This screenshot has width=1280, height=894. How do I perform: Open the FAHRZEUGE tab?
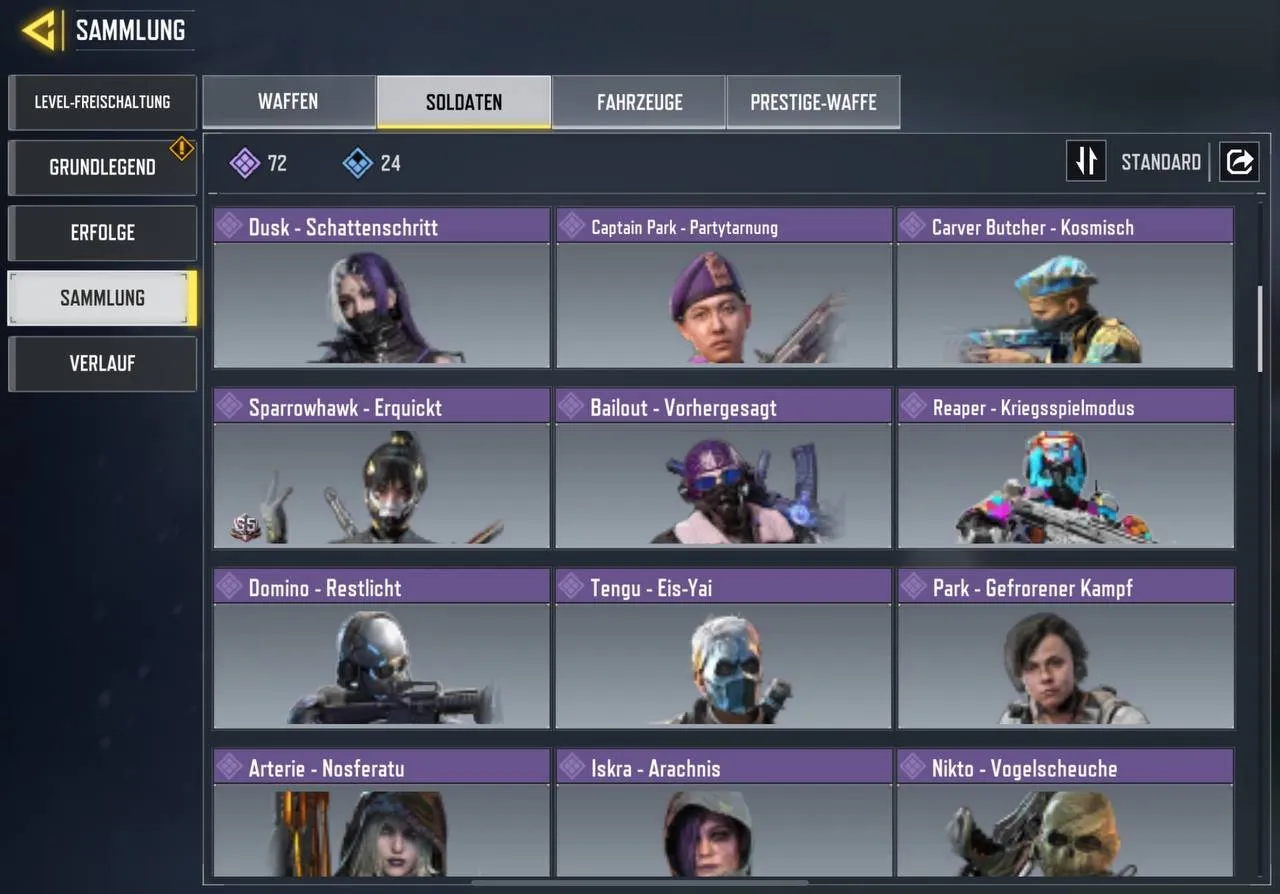click(639, 101)
